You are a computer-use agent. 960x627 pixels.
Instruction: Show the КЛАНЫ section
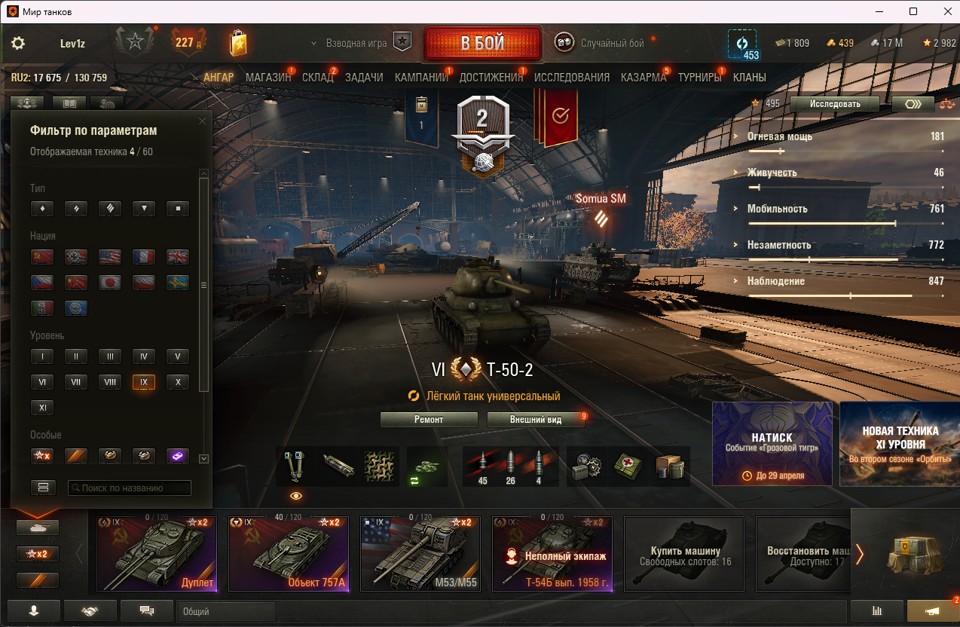[x=749, y=77]
